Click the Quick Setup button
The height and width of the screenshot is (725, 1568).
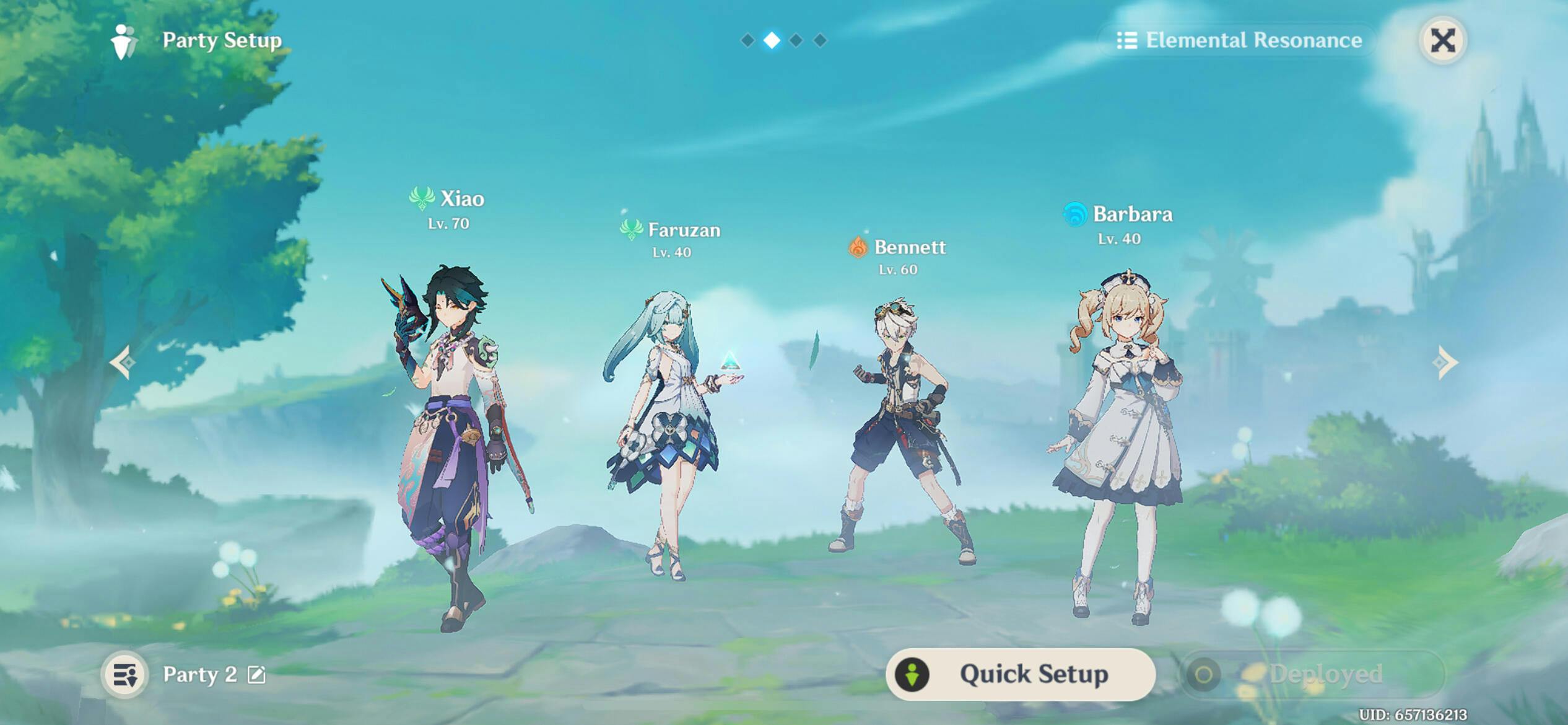(x=1020, y=674)
